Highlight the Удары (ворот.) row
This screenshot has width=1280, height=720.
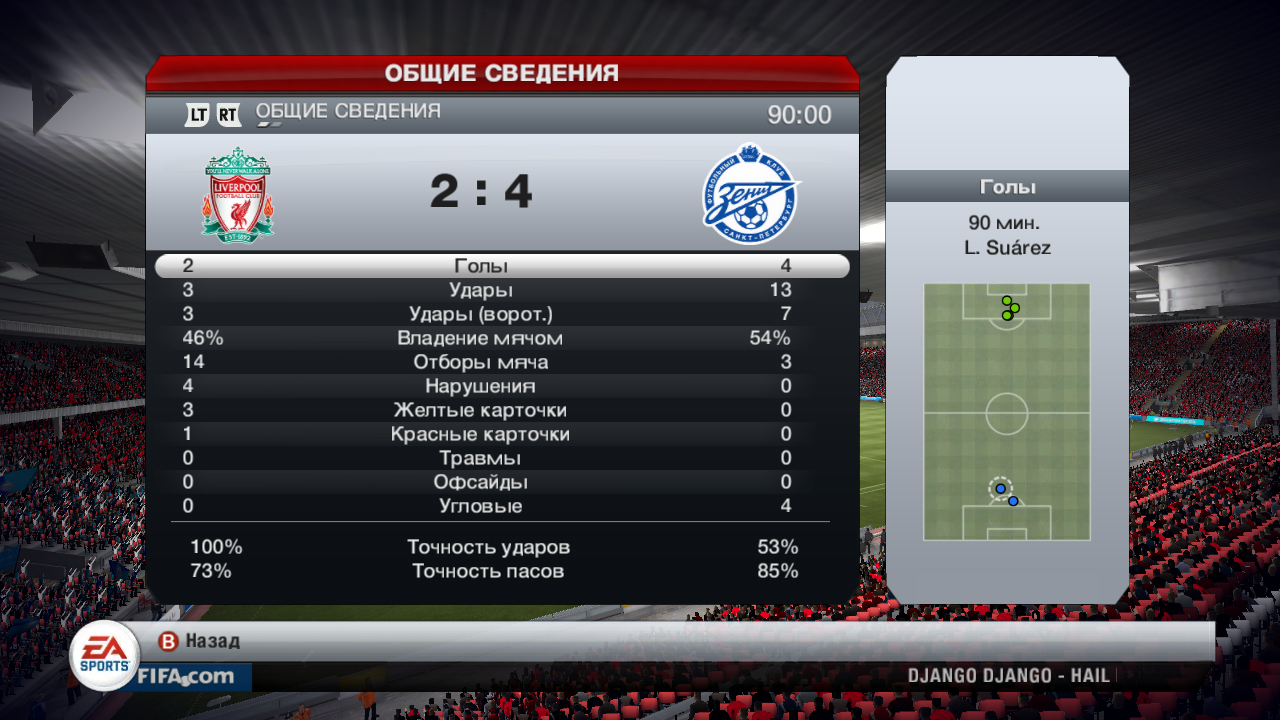pyautogui.click(x=481, y=314)
